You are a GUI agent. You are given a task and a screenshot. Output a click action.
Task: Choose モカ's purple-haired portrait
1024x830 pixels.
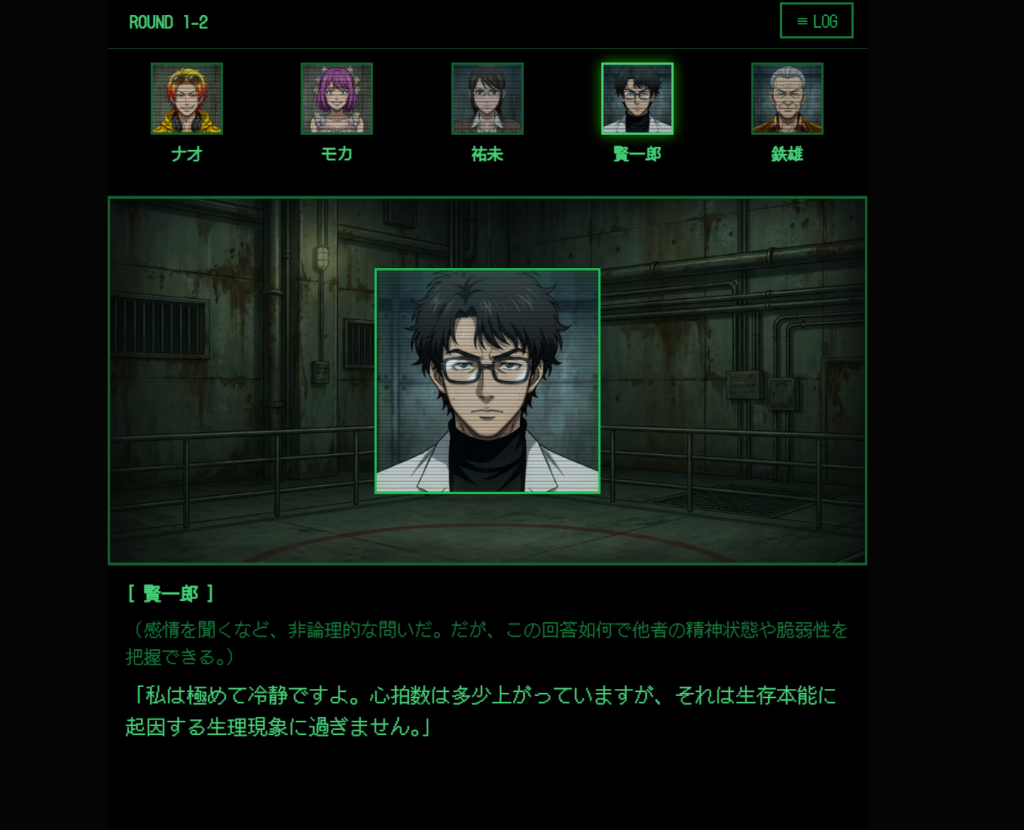337,99
